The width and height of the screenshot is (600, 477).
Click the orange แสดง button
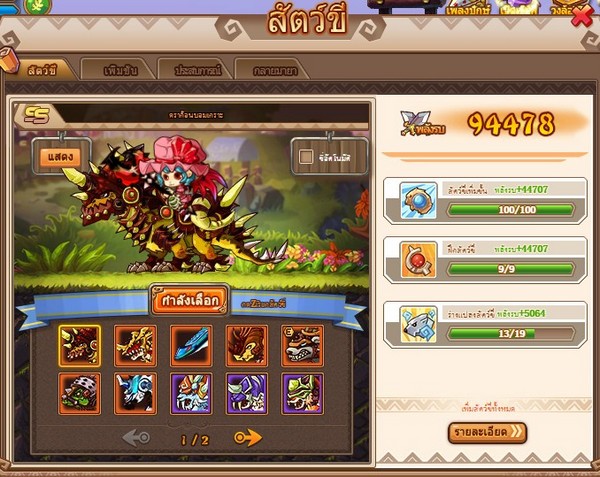[x=61, y=155]
